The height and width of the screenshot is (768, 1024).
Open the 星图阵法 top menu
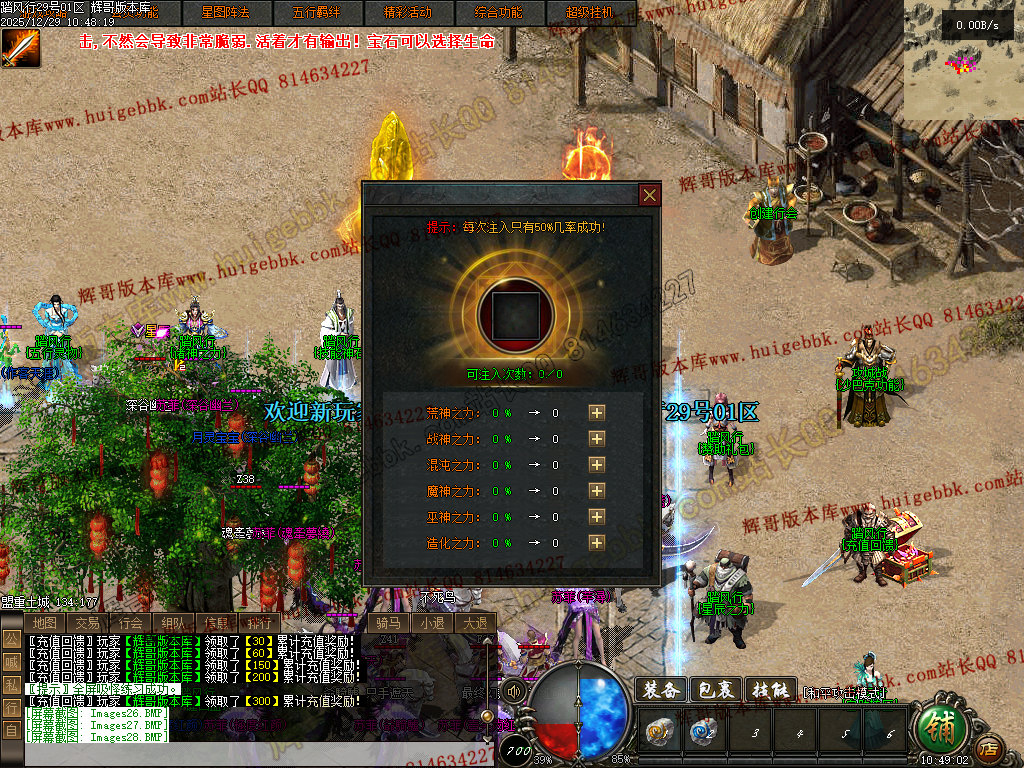click(226, 13)
